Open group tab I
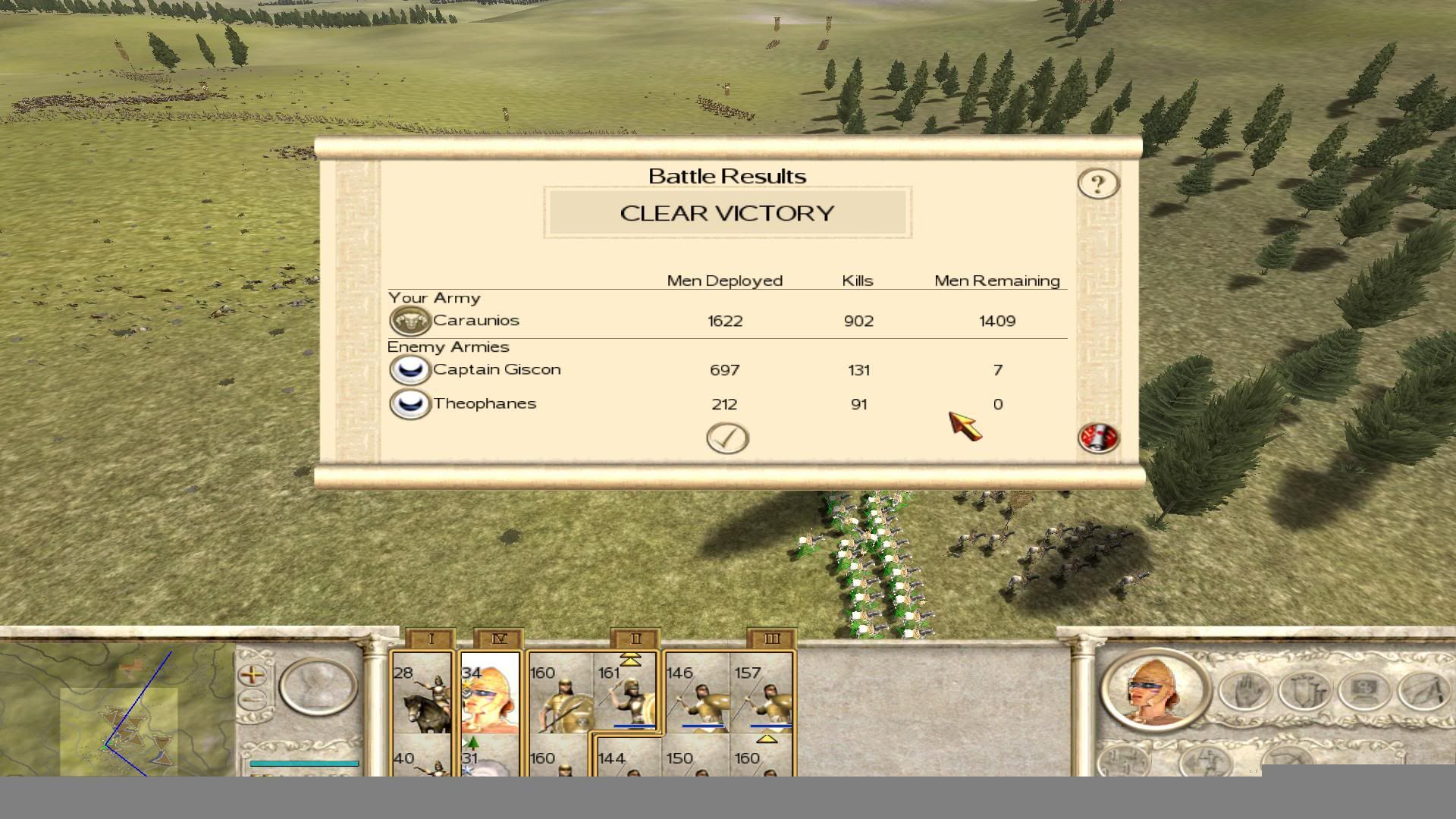 point(430,639)
